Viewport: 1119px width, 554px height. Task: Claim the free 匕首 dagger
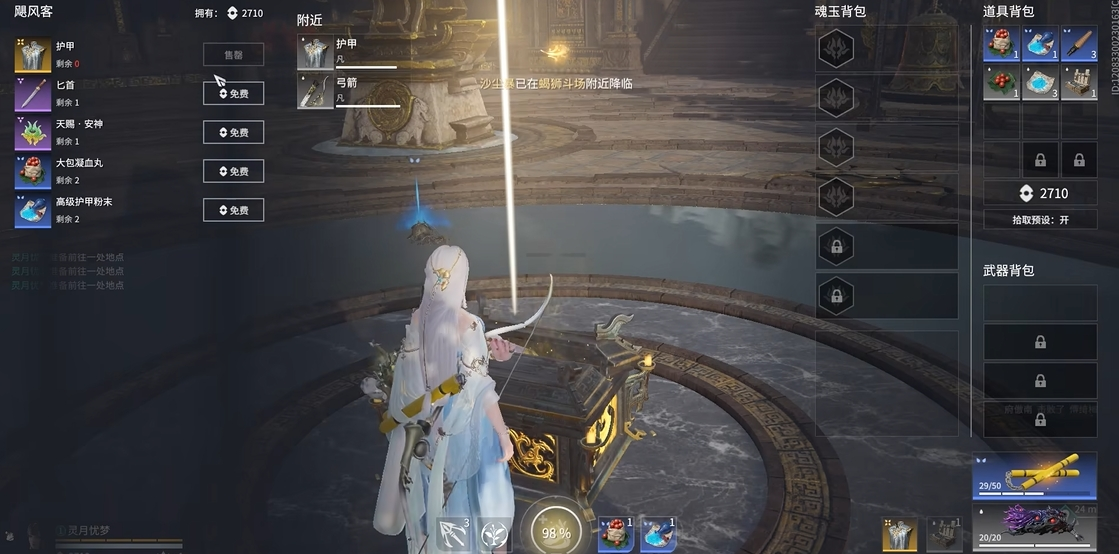click(233, 93)
